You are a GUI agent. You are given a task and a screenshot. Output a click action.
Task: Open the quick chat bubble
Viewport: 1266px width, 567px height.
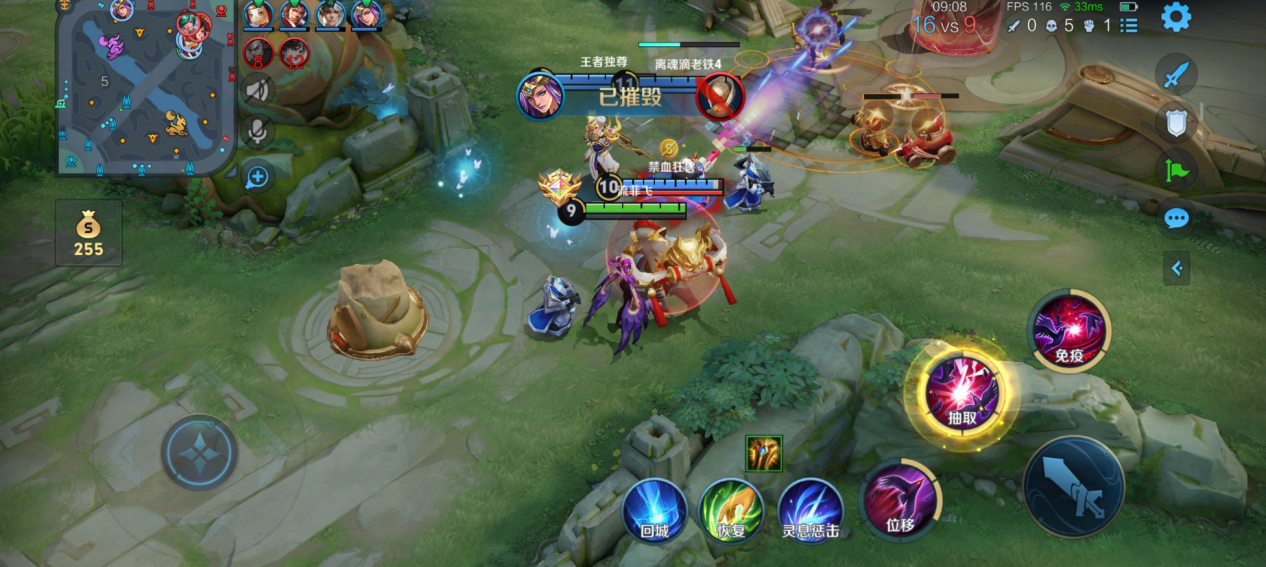[x=1176, y=218]
